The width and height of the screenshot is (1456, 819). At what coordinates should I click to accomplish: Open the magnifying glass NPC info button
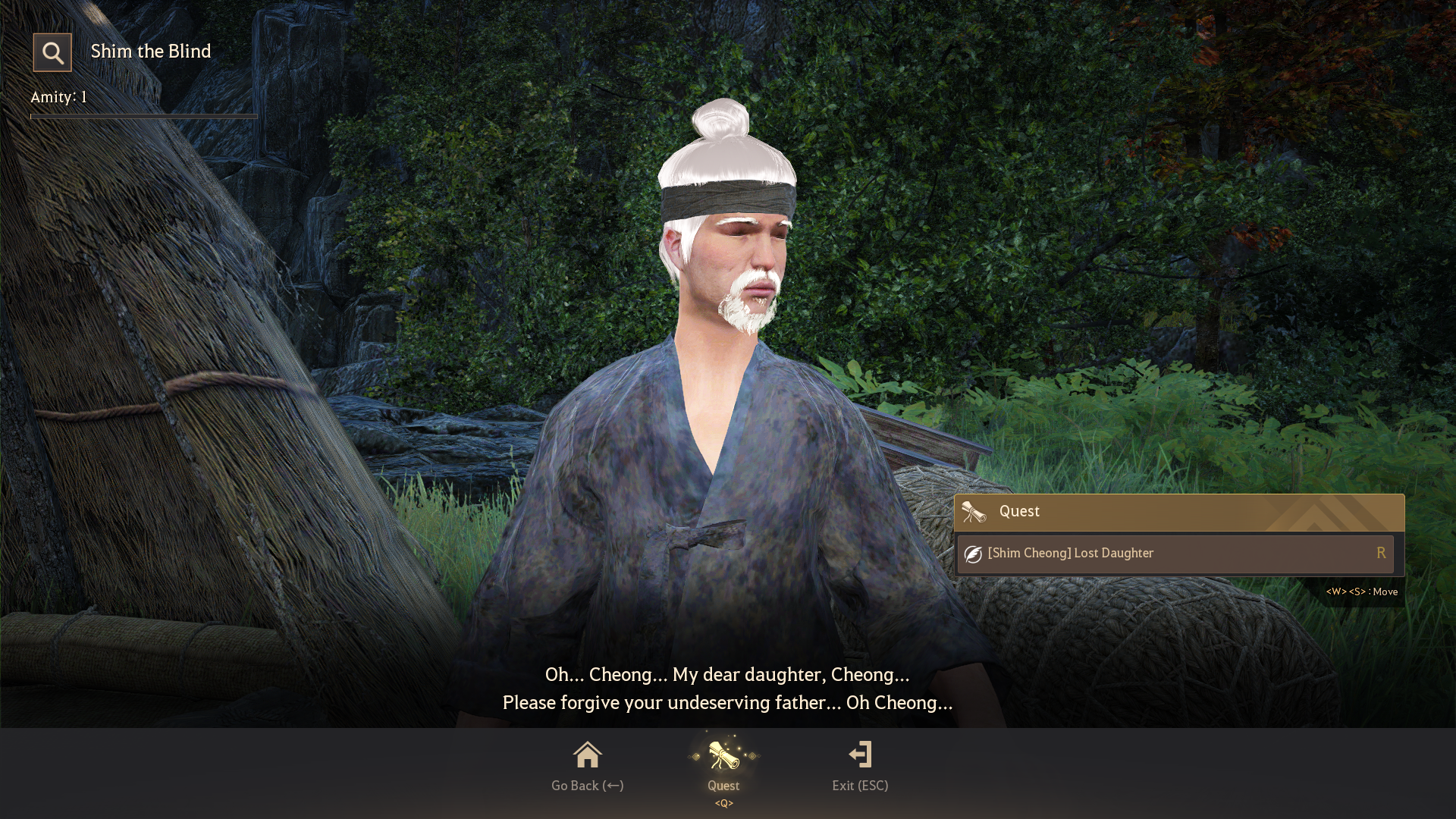pos(52,52)
